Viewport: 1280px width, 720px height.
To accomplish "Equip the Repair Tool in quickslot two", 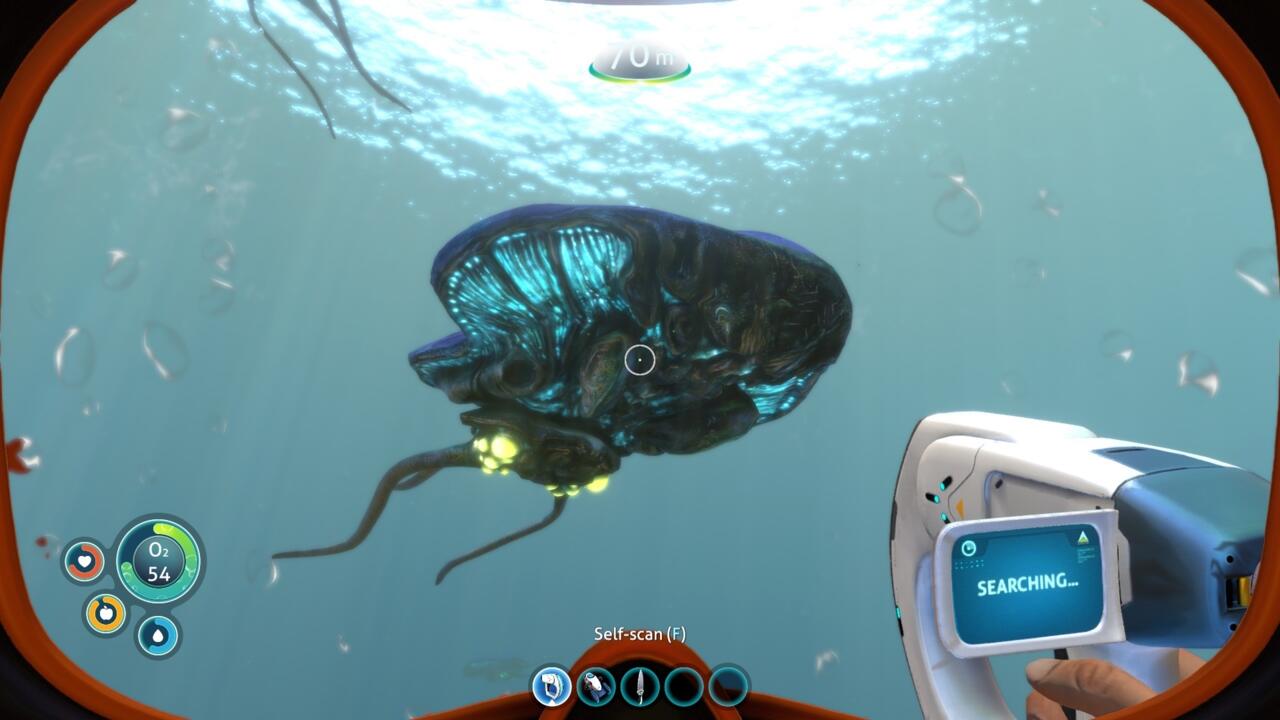I will point(595,687).
